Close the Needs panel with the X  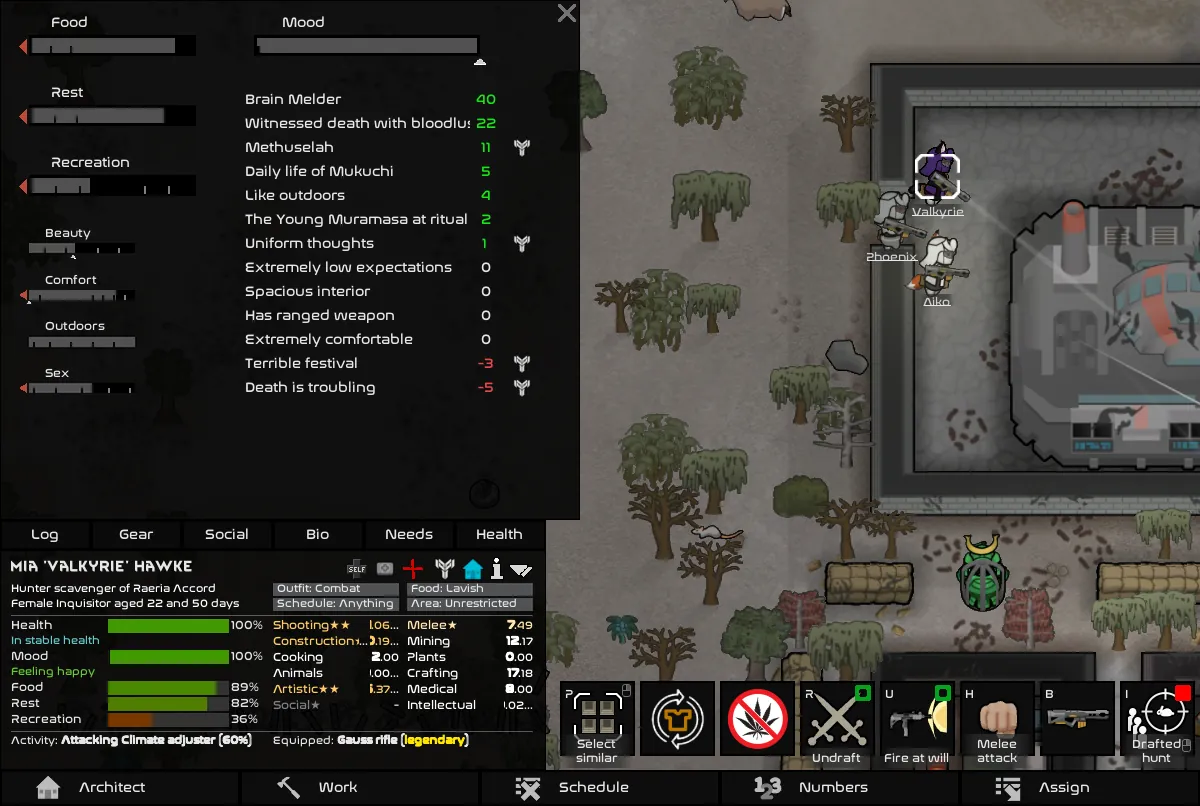pos(566,13)
